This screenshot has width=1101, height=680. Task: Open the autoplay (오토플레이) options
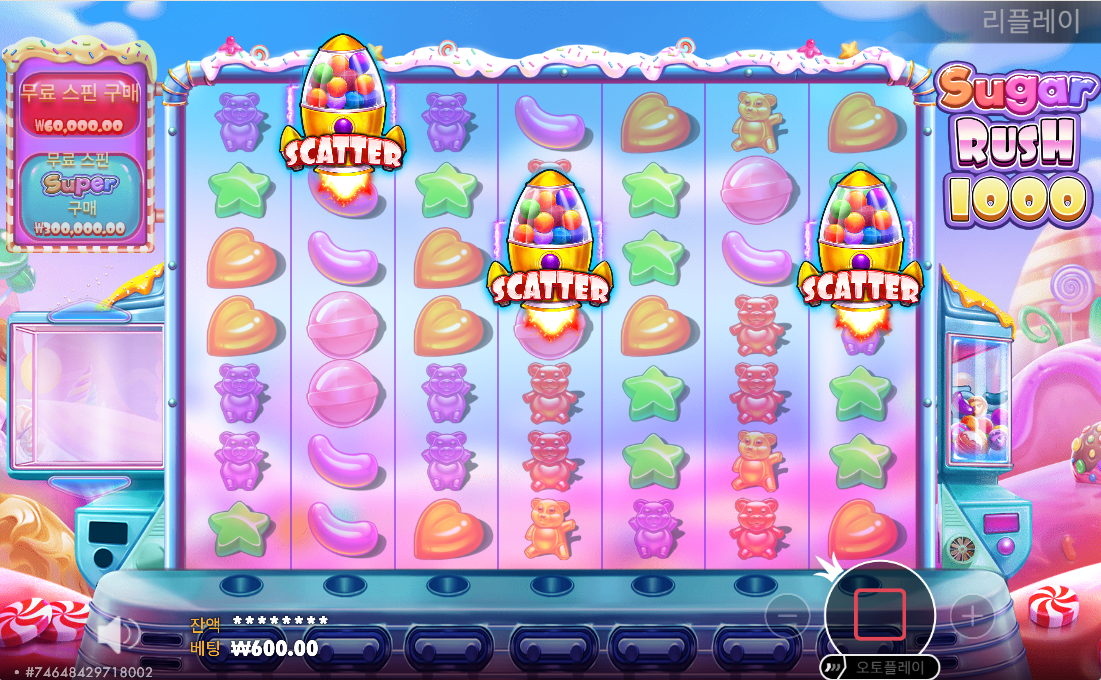tap(892, 667)
